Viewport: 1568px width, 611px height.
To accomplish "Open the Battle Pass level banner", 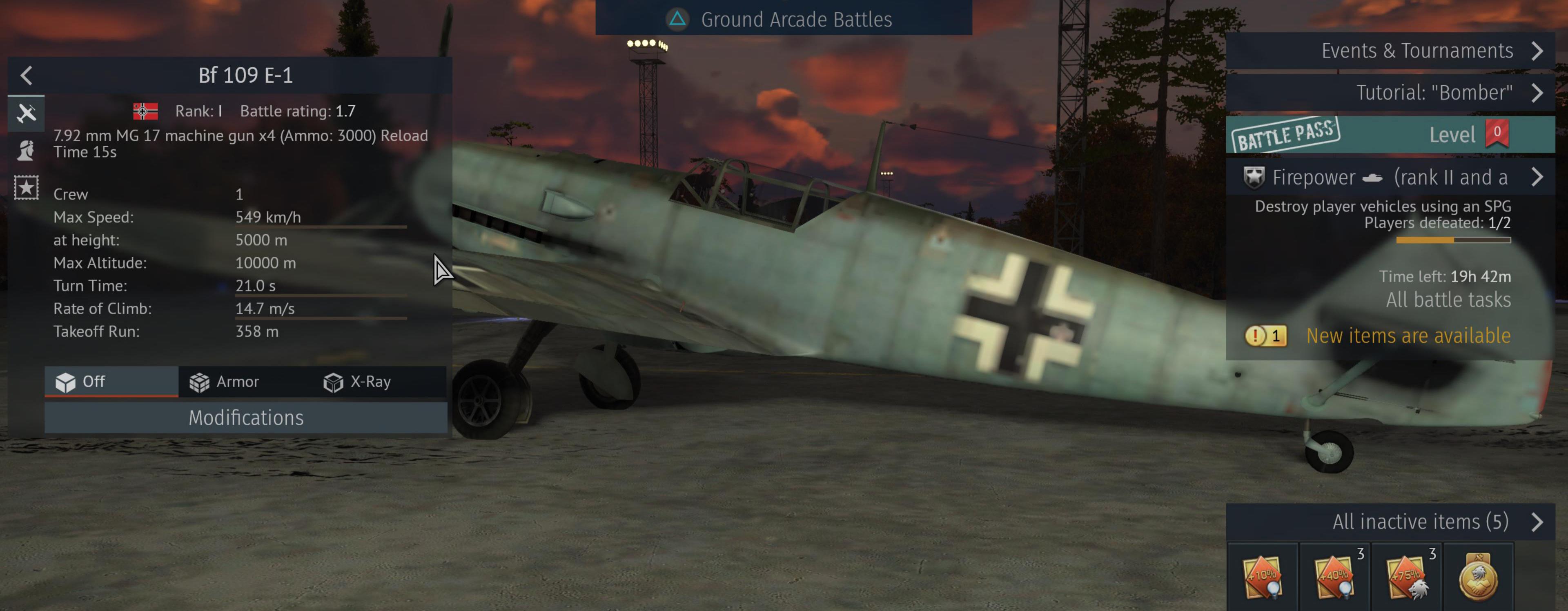I will click(x=1390, y=135).
